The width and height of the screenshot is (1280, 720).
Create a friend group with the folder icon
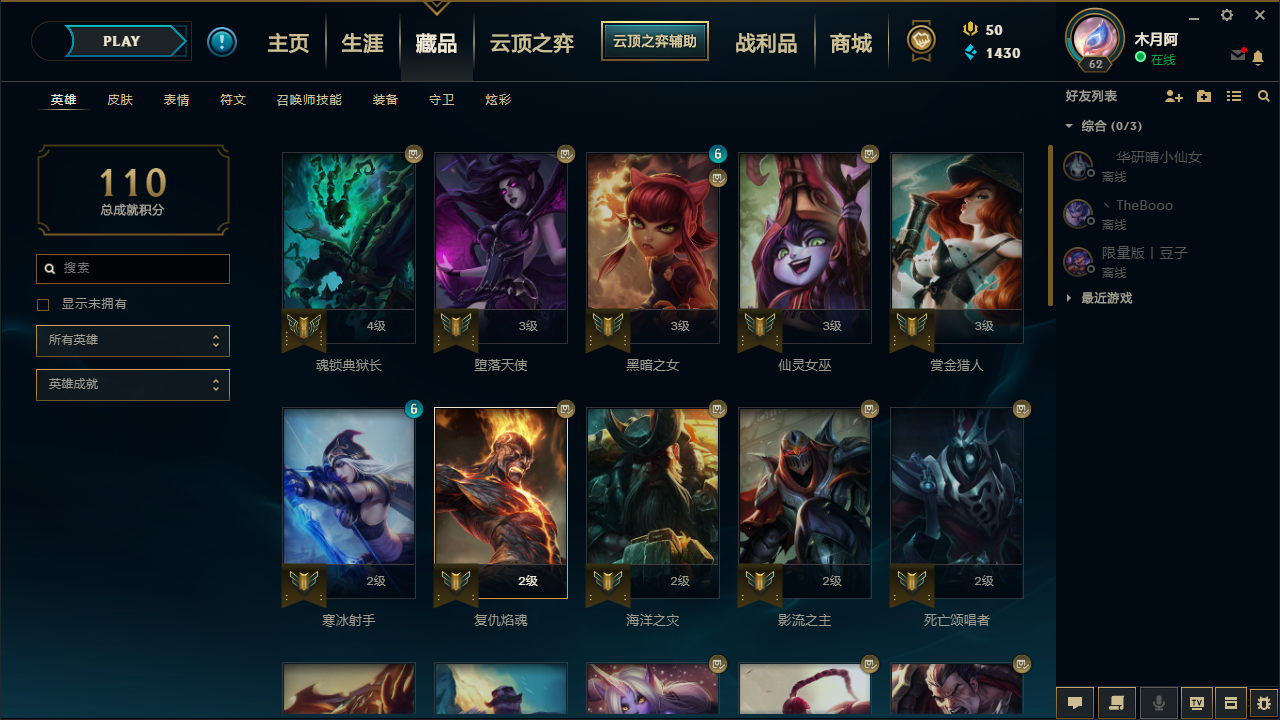tap(1203, 97)
